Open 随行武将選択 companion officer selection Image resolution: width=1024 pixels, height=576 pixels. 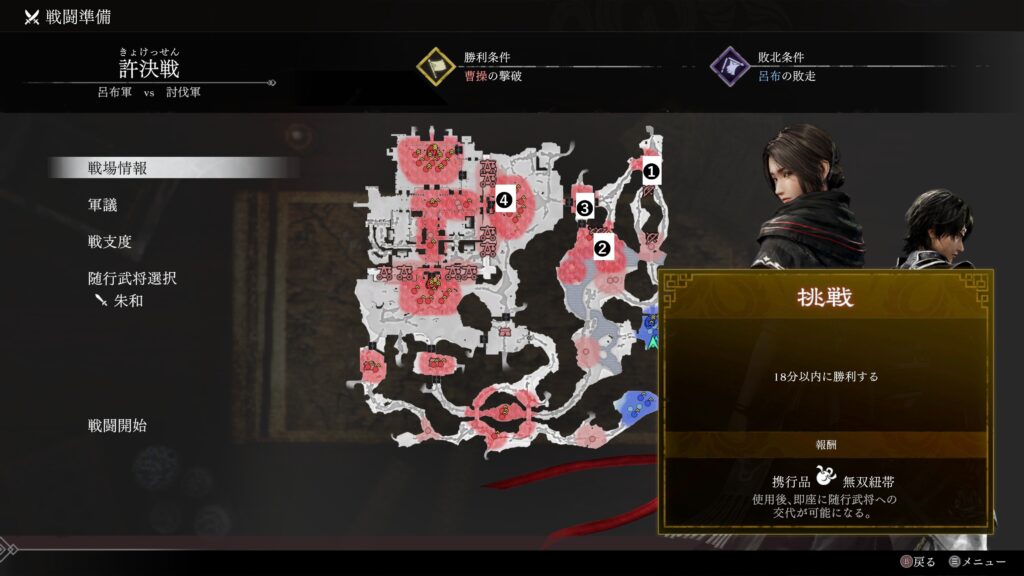132,278
